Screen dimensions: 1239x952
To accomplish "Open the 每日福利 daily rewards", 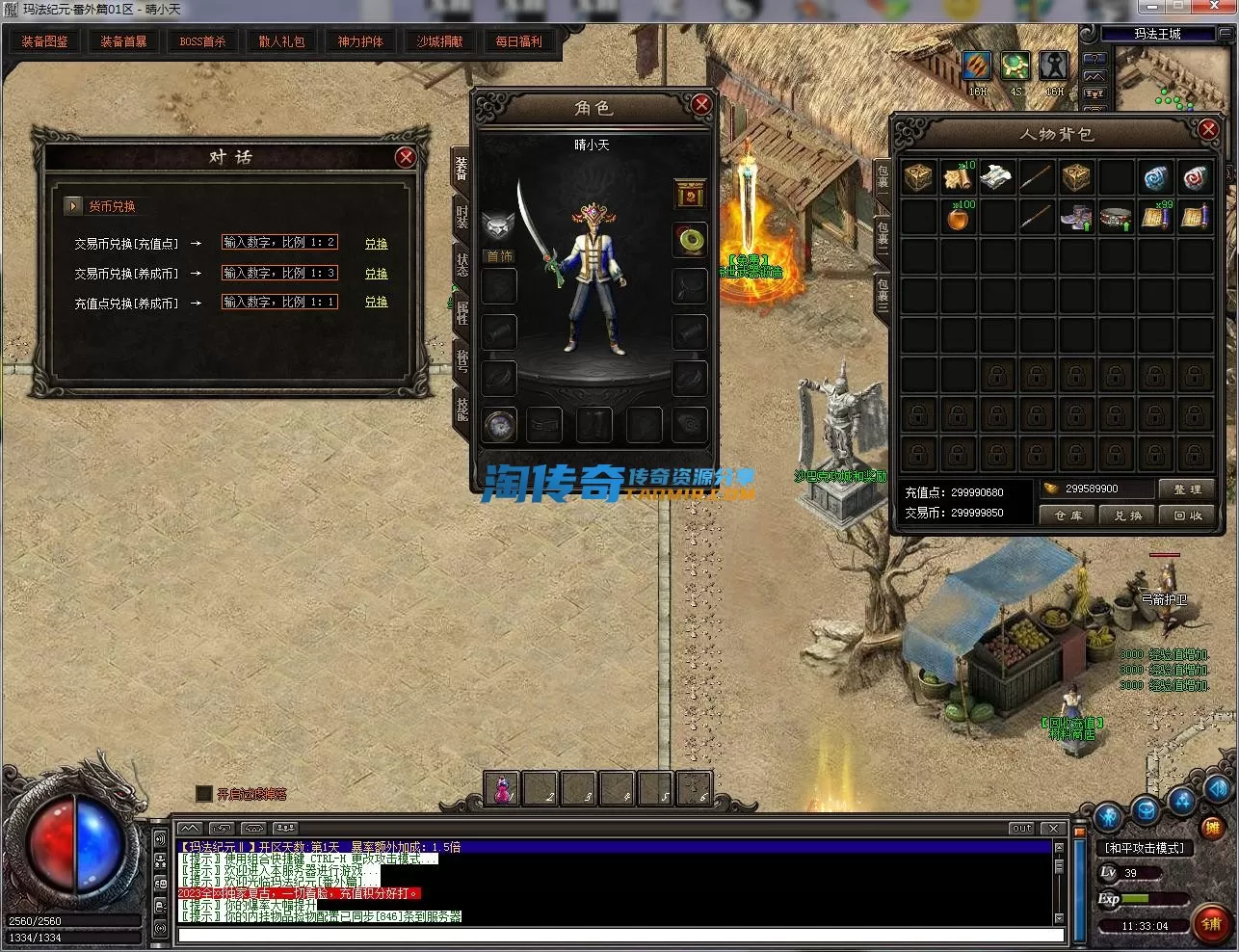I will (518, 41).
